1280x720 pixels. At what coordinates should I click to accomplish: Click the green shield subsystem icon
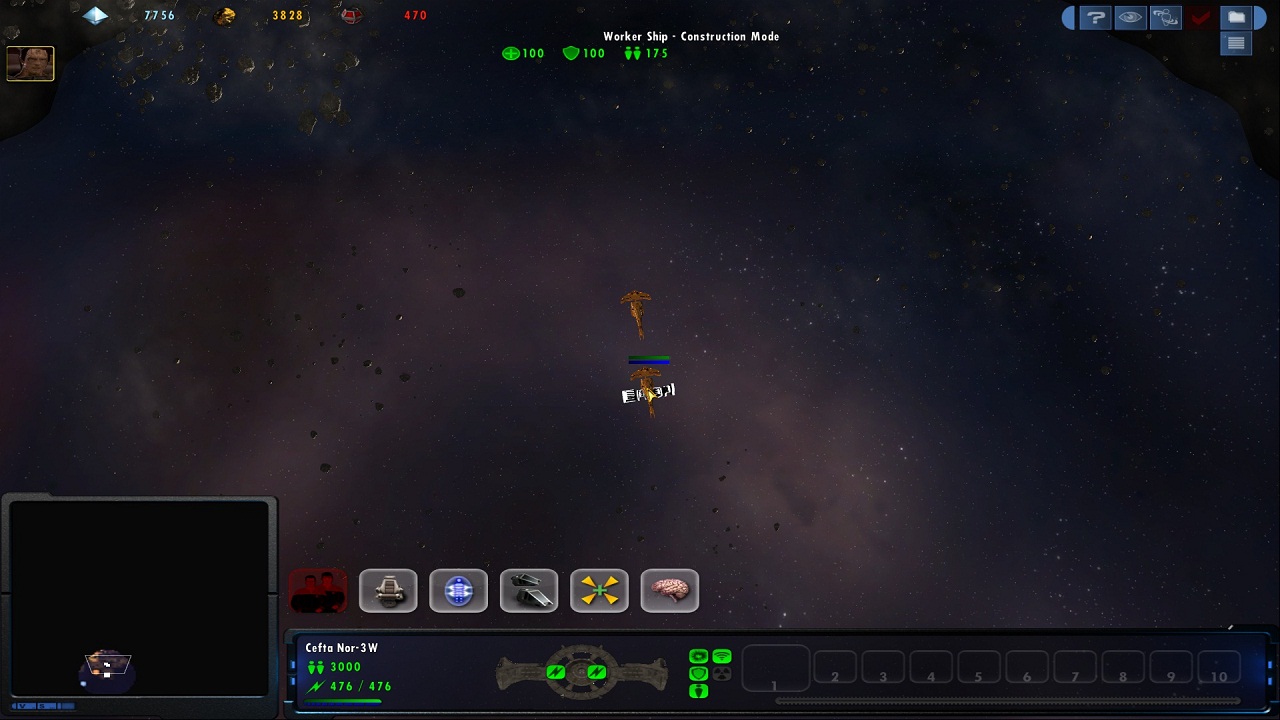(698, 674)
